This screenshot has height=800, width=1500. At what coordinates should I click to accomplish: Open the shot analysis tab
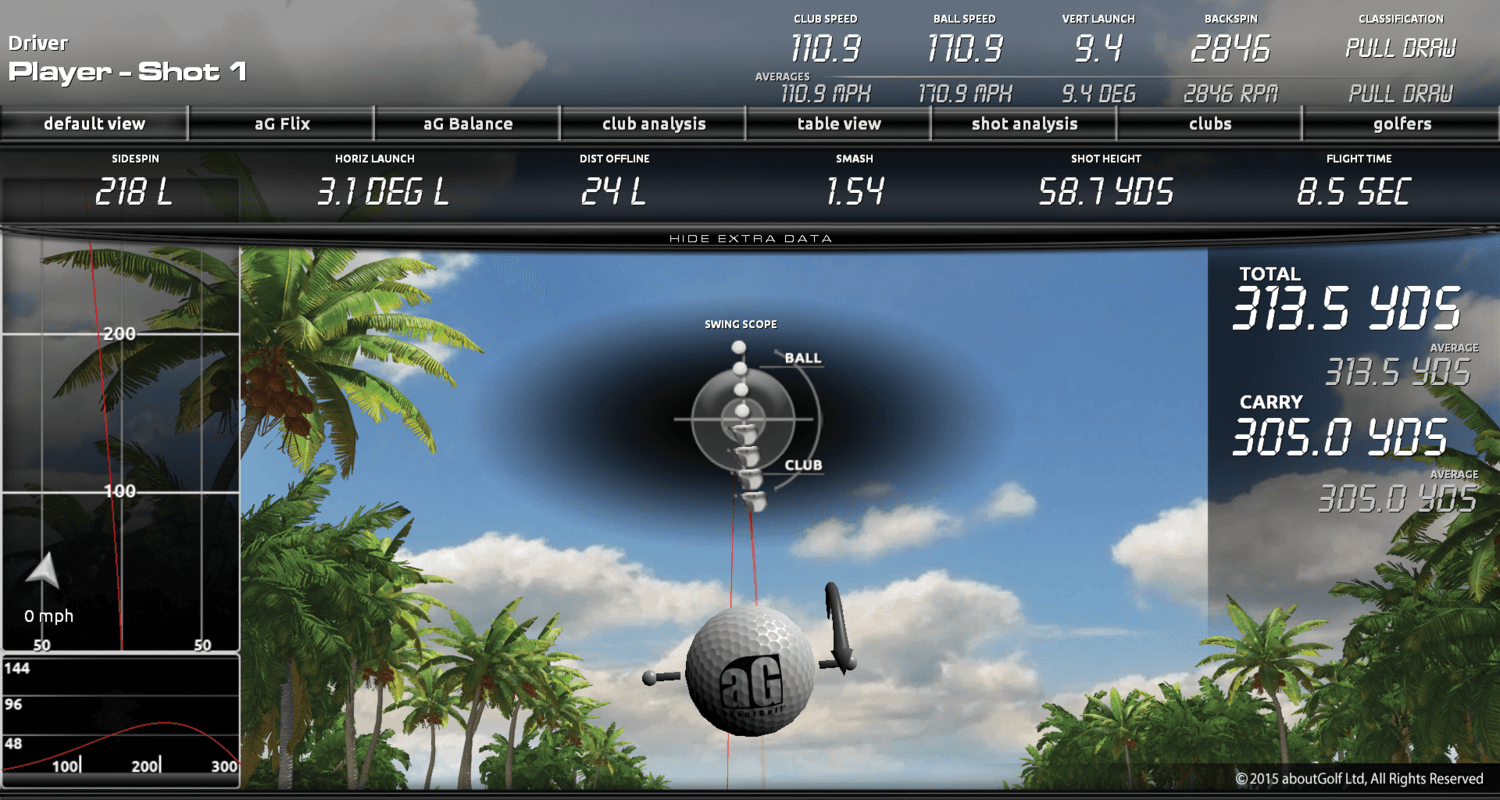pos(1024,124)
